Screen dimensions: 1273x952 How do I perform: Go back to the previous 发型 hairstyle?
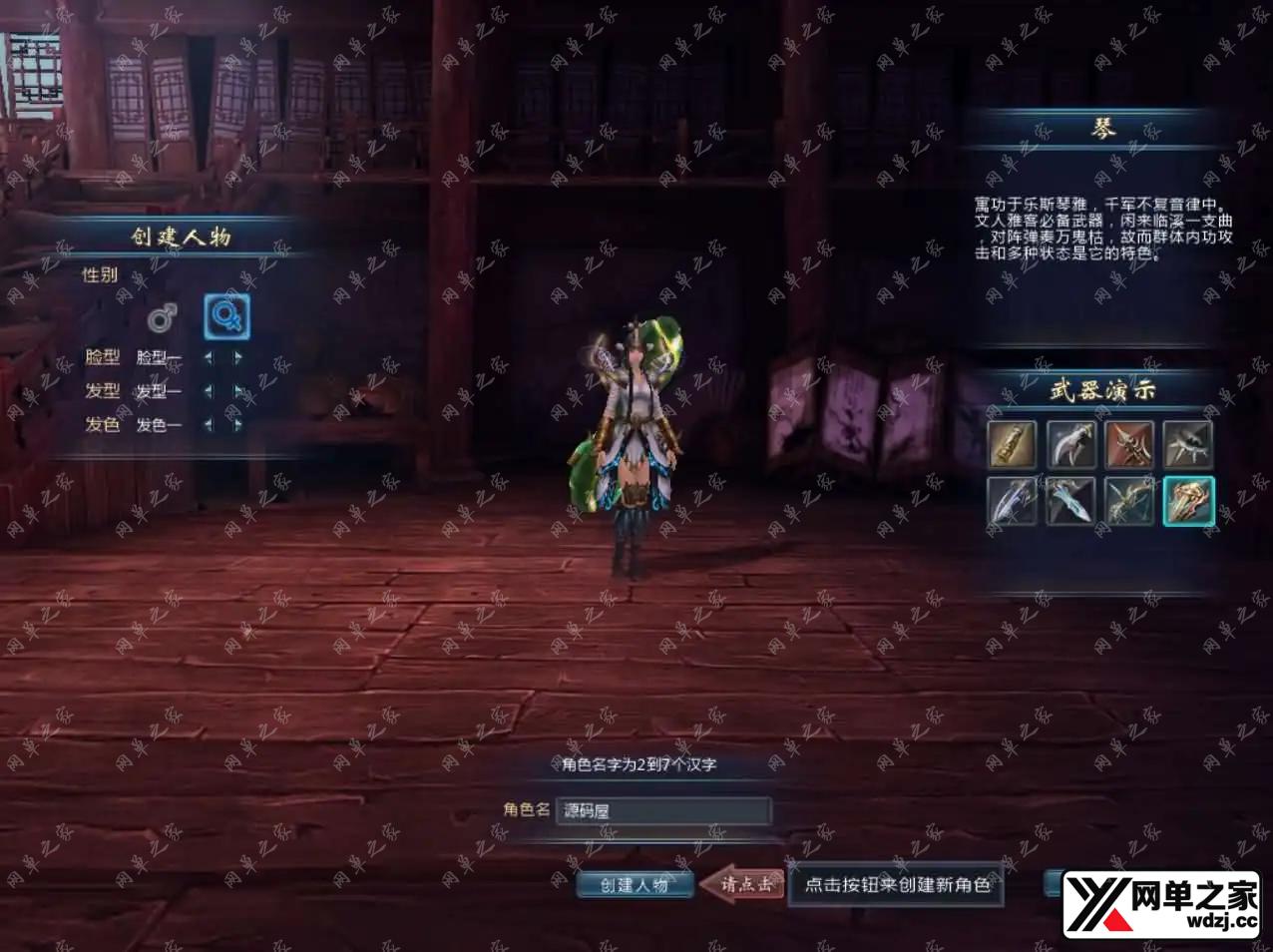pos(209,391)
